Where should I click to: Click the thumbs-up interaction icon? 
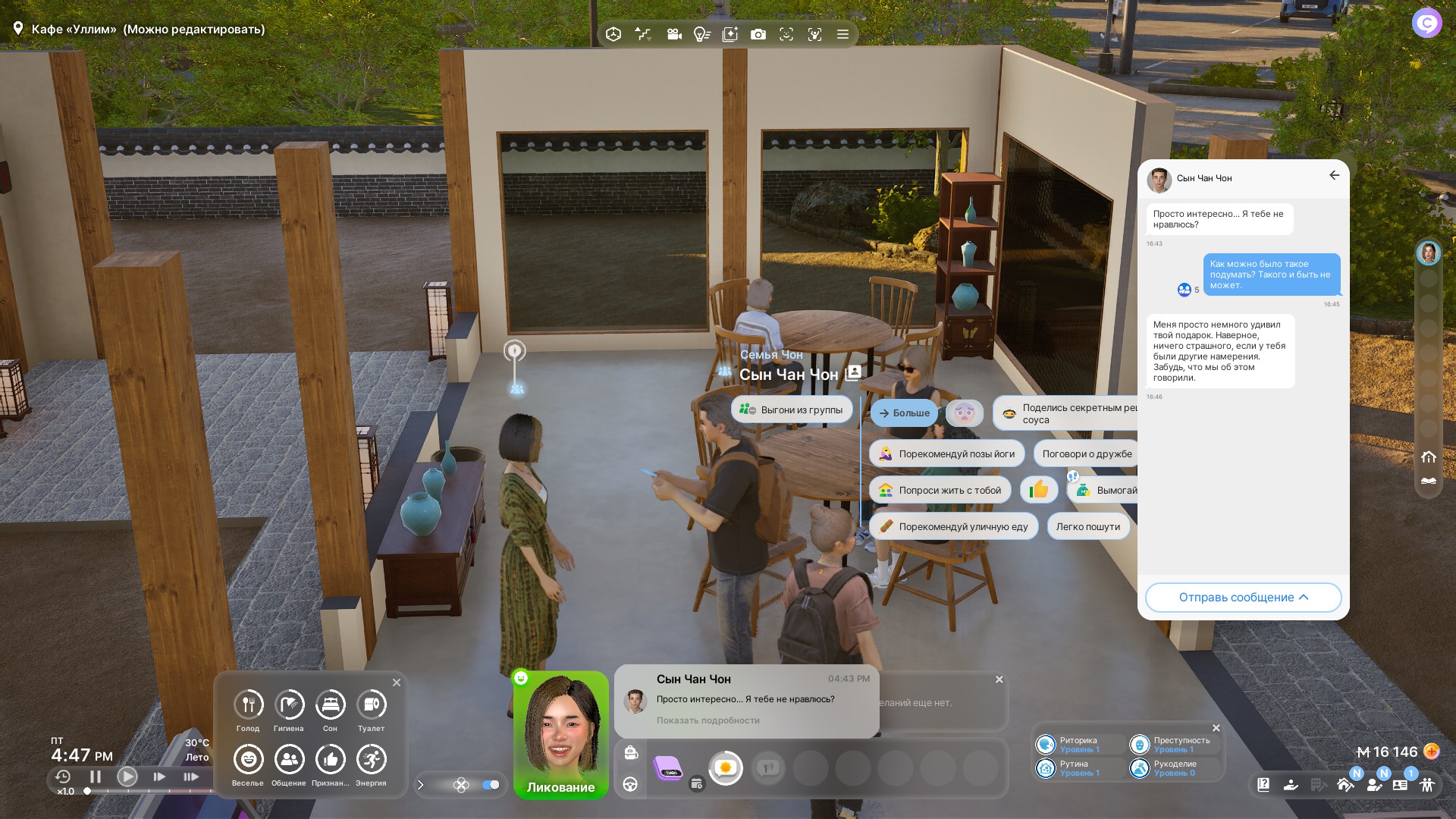click(1039, 490)
